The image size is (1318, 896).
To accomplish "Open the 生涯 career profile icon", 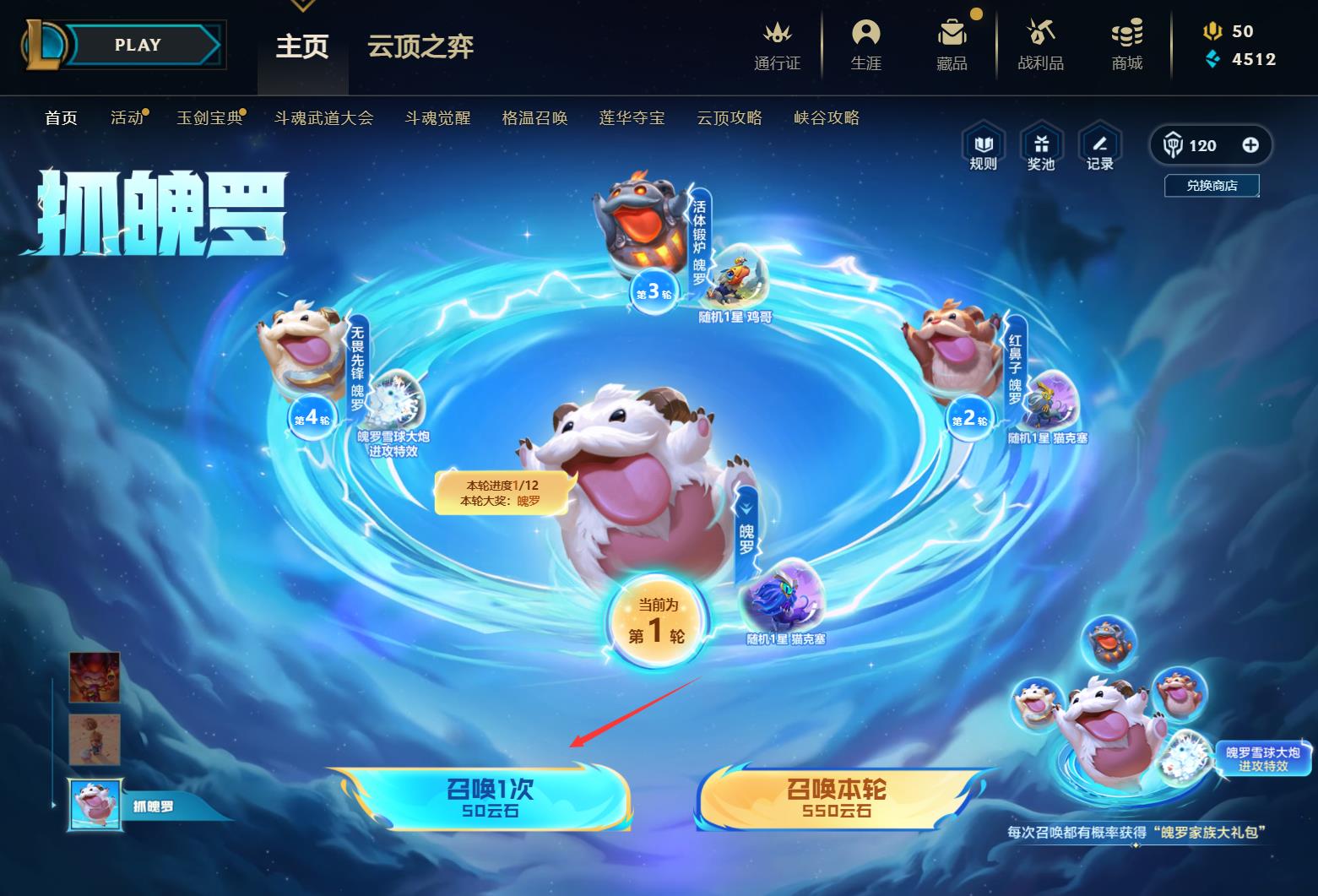I will (x=866, y=46).
